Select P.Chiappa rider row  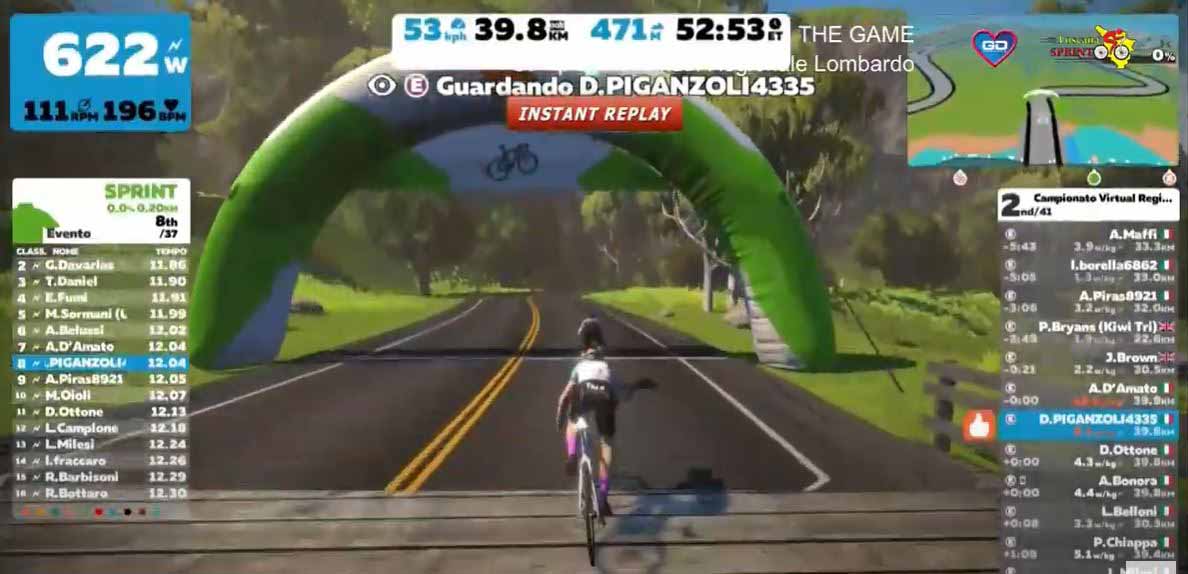click(1088, 548)
